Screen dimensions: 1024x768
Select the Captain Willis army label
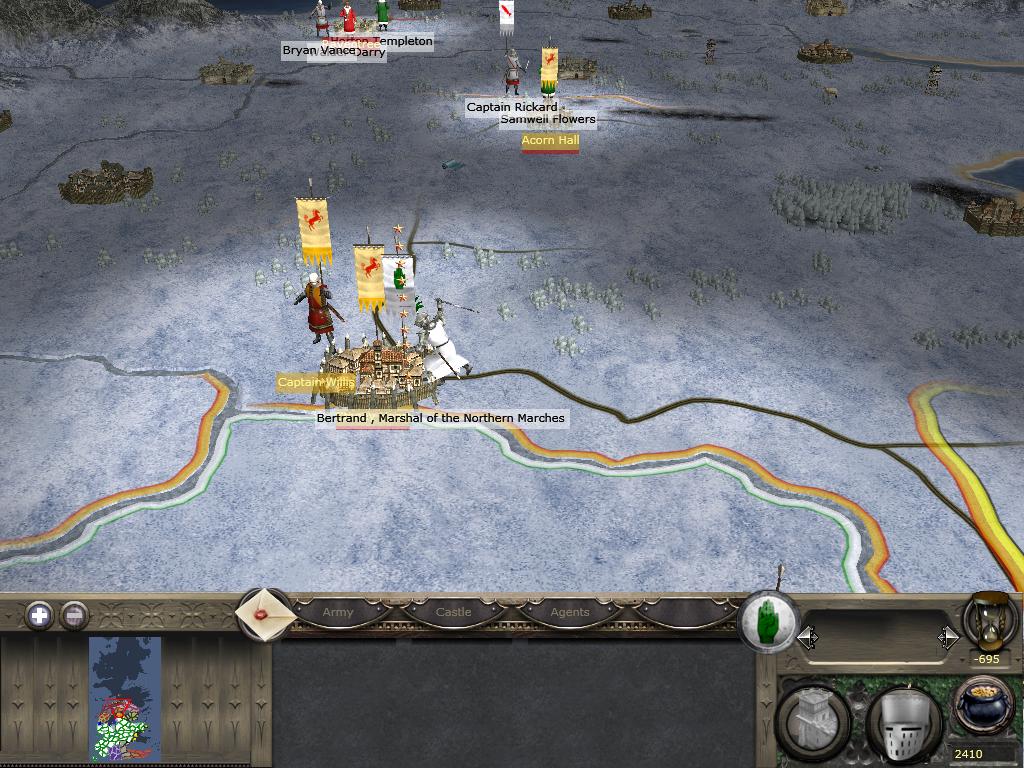(316, 382)
